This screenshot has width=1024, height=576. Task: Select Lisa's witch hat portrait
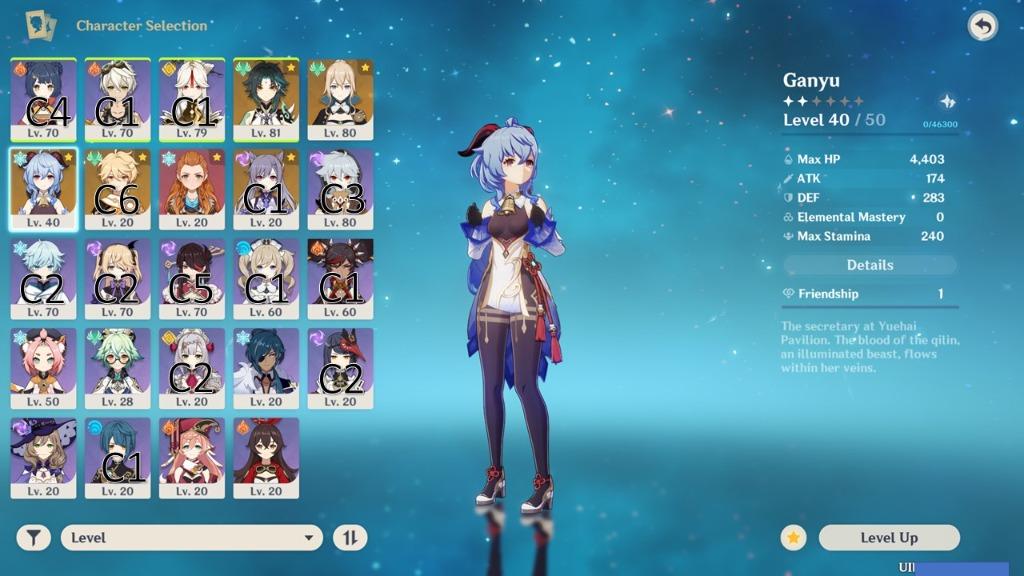[44, 457]
